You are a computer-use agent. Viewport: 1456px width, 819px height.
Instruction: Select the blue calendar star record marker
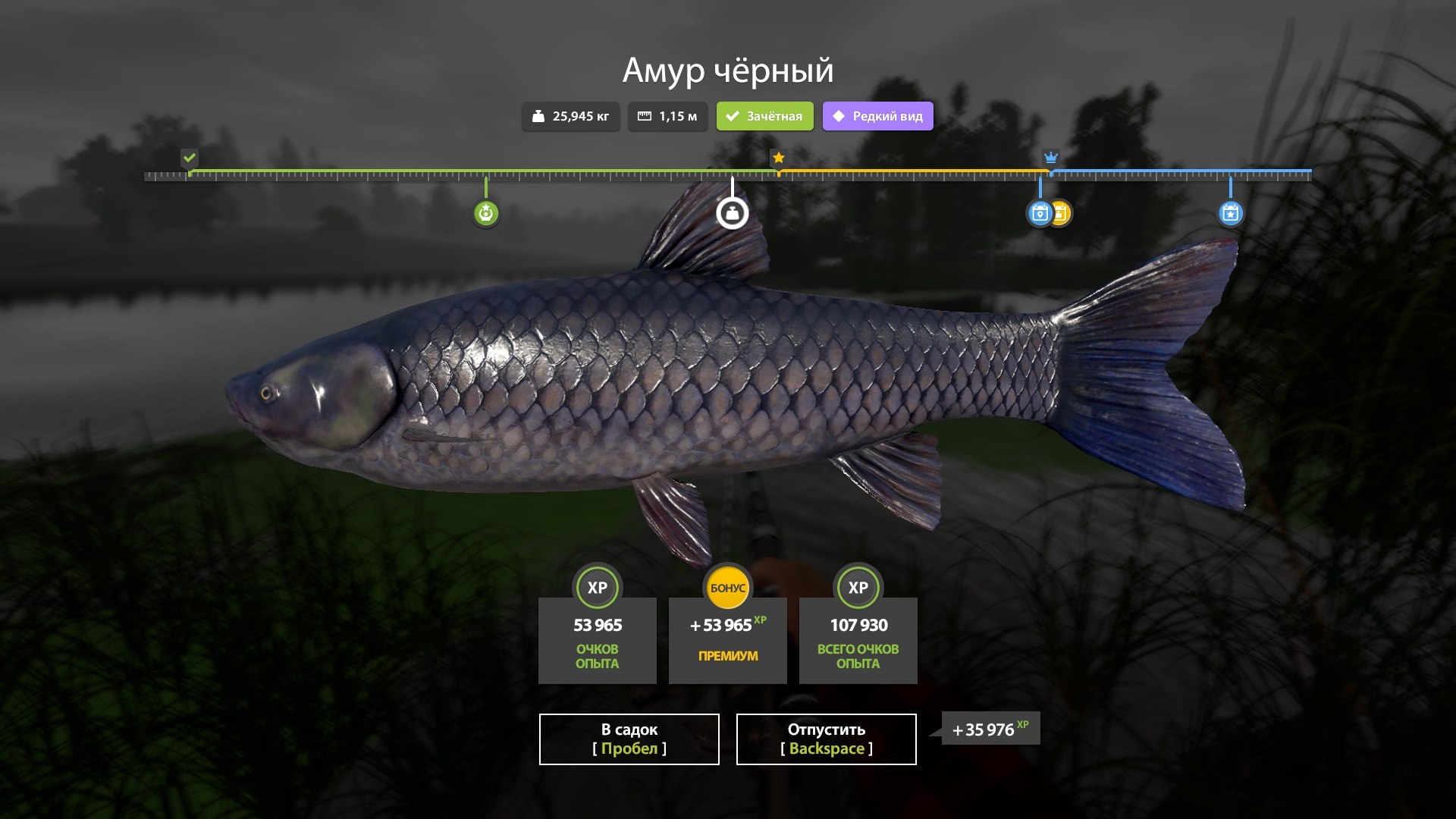pos(1230,213)
